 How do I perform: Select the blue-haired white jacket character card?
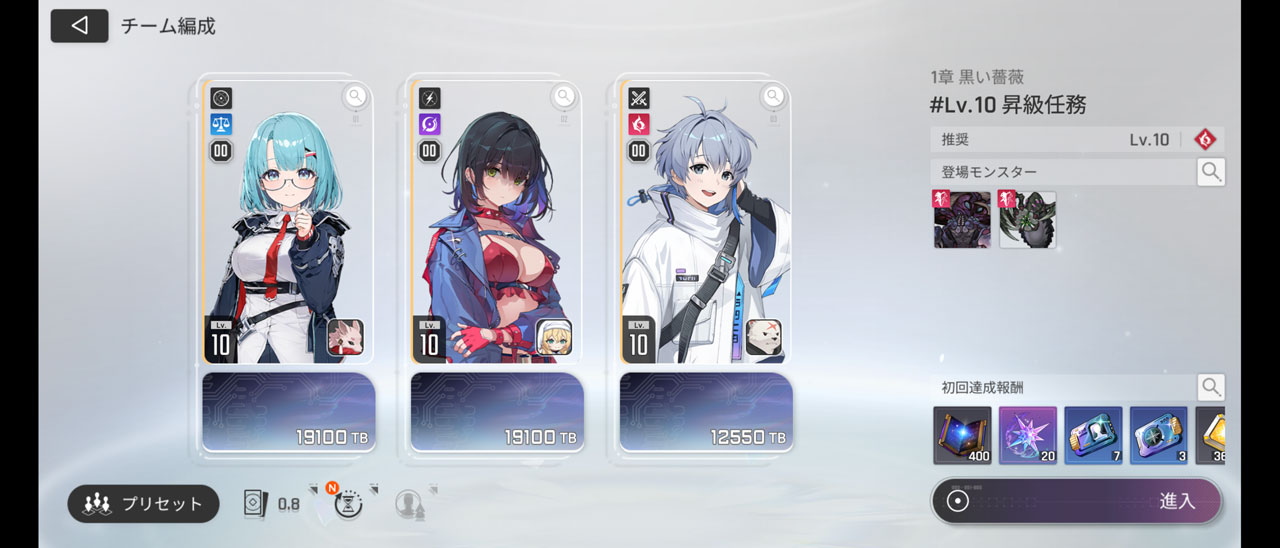pos(700,220)
